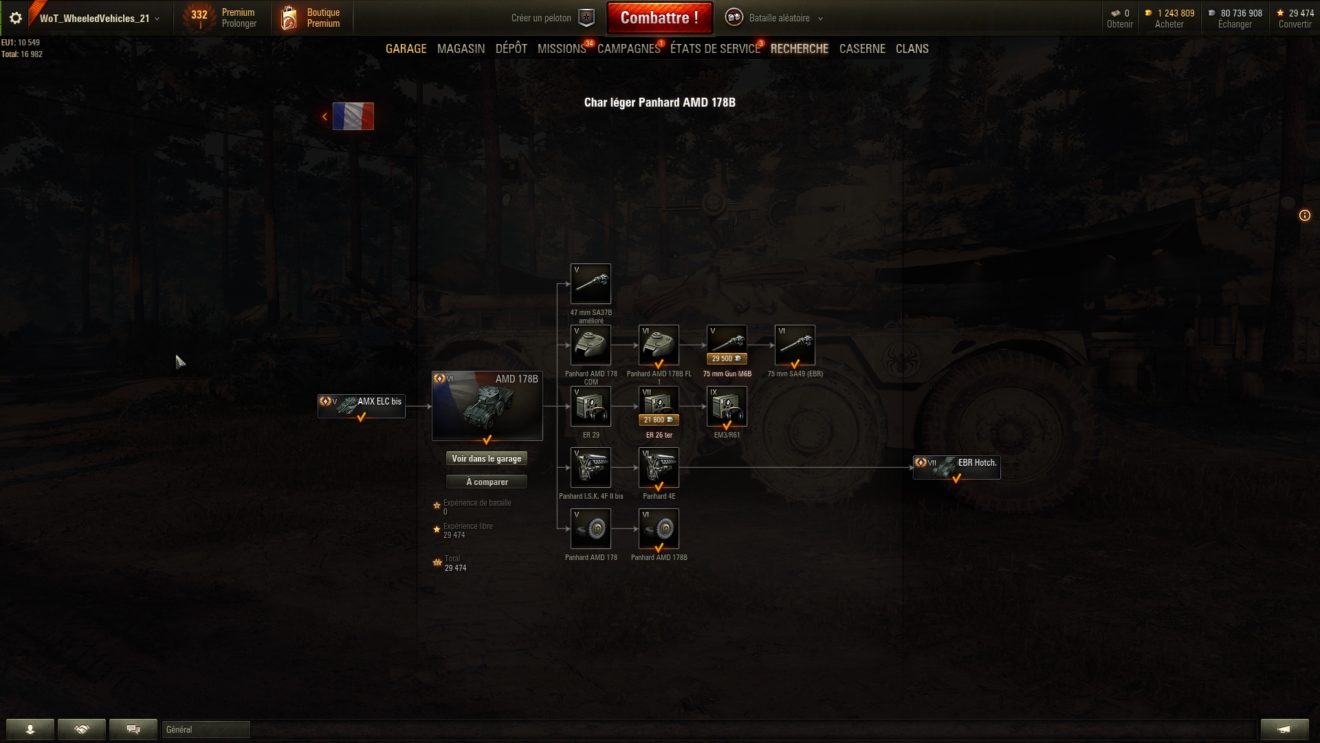
Task: Select the AMX ELC bis vehicle node
Action: pos(361,404)
